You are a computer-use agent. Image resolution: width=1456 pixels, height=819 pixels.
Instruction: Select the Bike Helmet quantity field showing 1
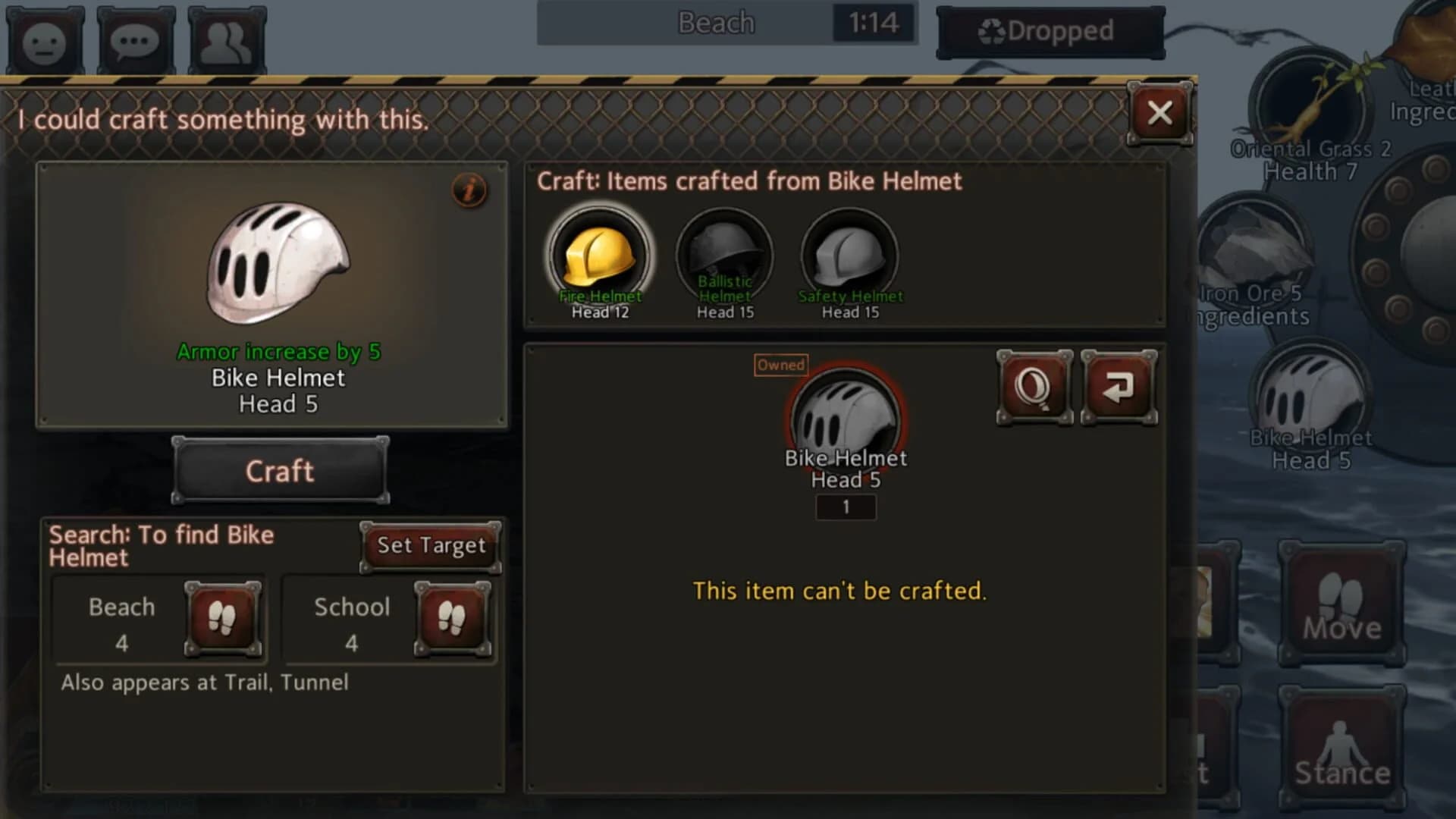[x=846, y=507]
